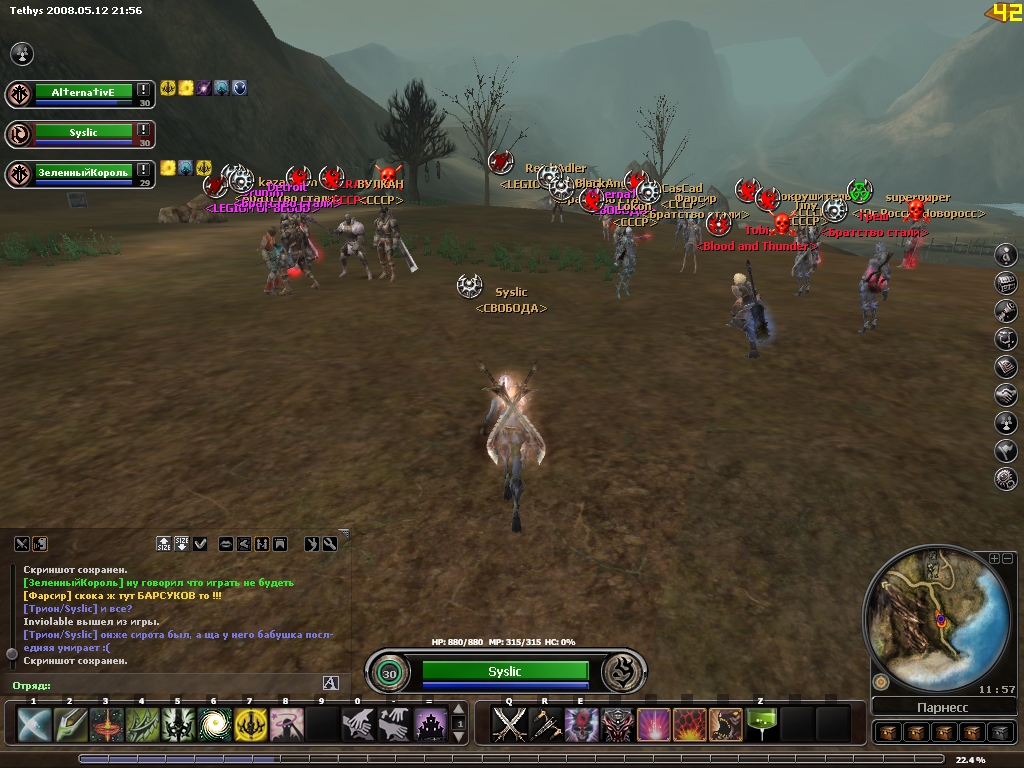The image size is (1024, 768).
Task: Activate the crossed swords attack skill on Q
Action: 509,723
